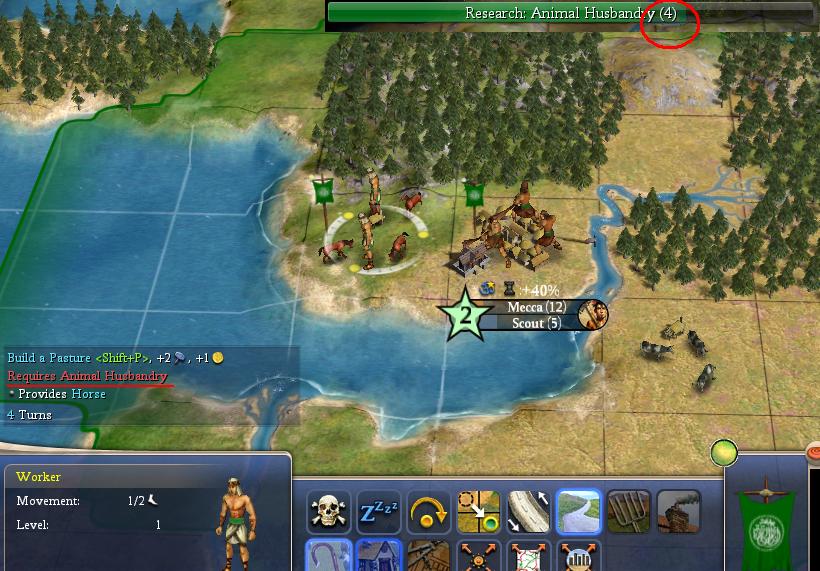Select the build road action

pyautogui.click(x=529, y=512)
